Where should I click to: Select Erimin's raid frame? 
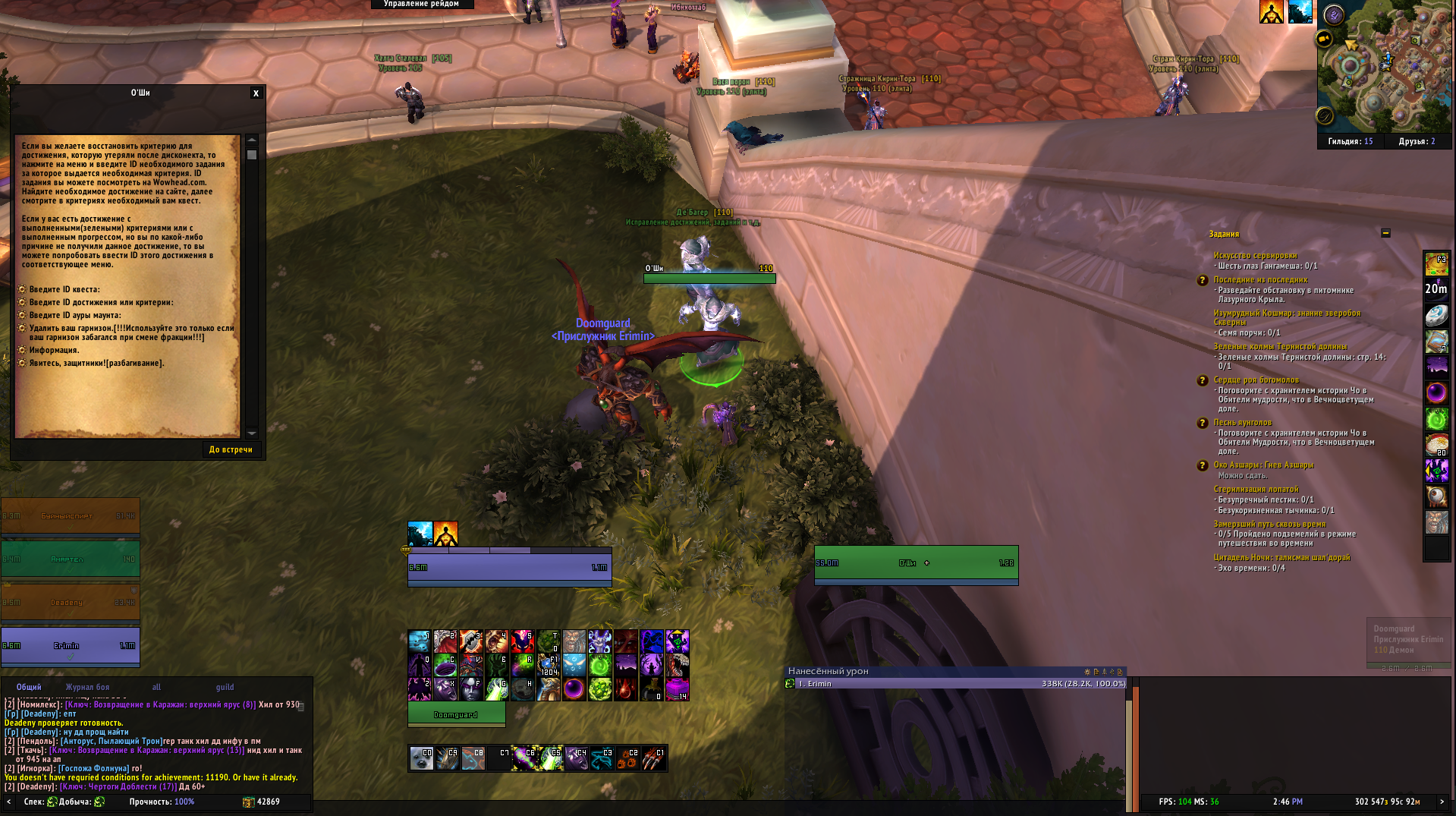tap(70, 645)
